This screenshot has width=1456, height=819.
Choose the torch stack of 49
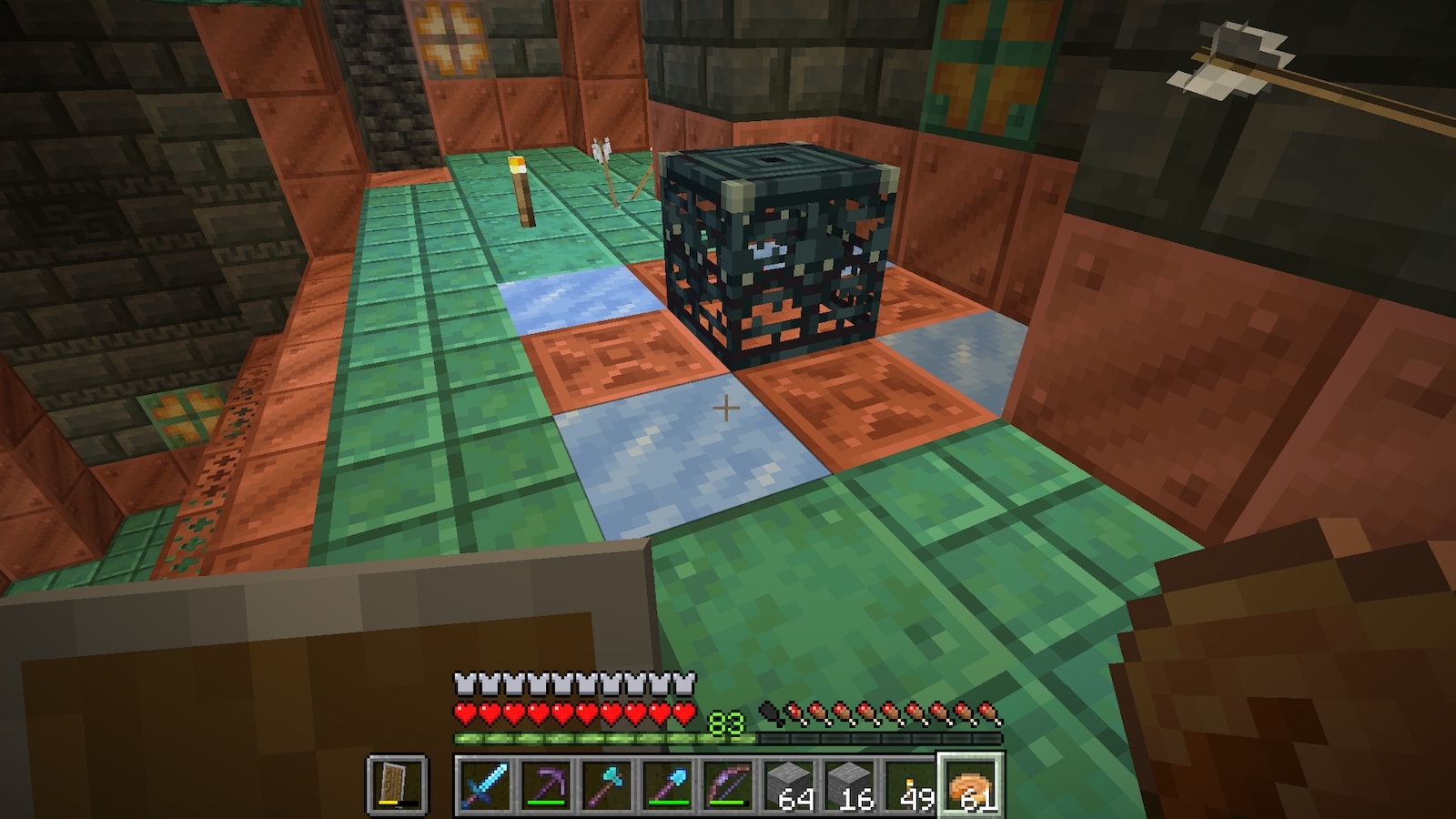coord(910,784)
